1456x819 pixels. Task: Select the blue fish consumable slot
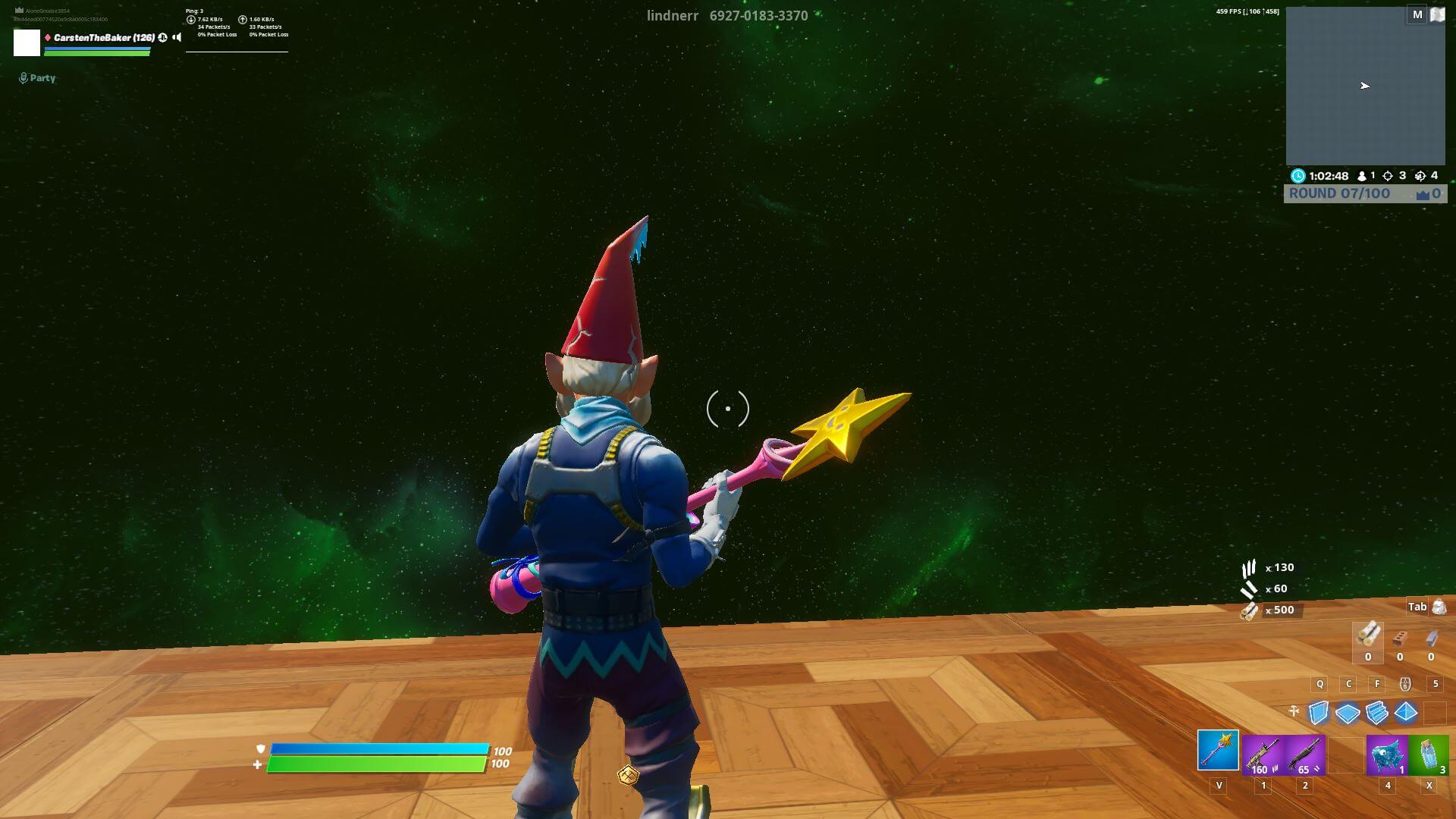click(x=1387, y=755)
